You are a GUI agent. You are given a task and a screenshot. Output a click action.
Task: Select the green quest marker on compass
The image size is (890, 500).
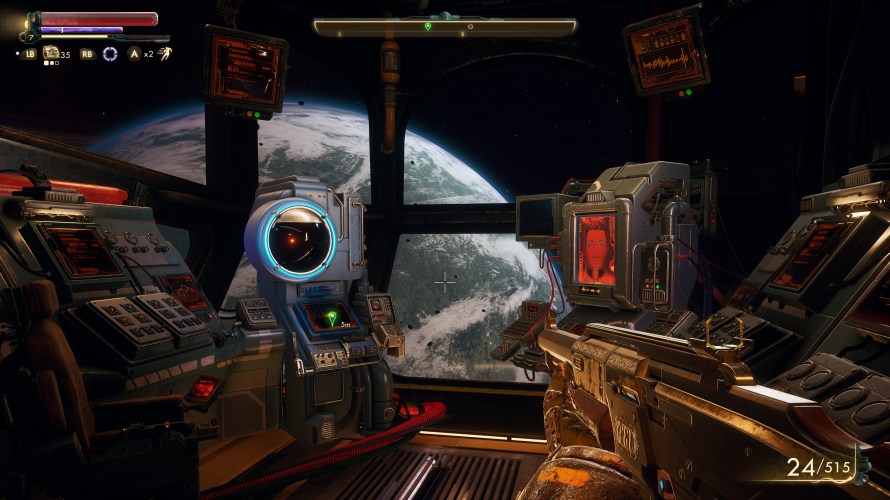[428, 26]
